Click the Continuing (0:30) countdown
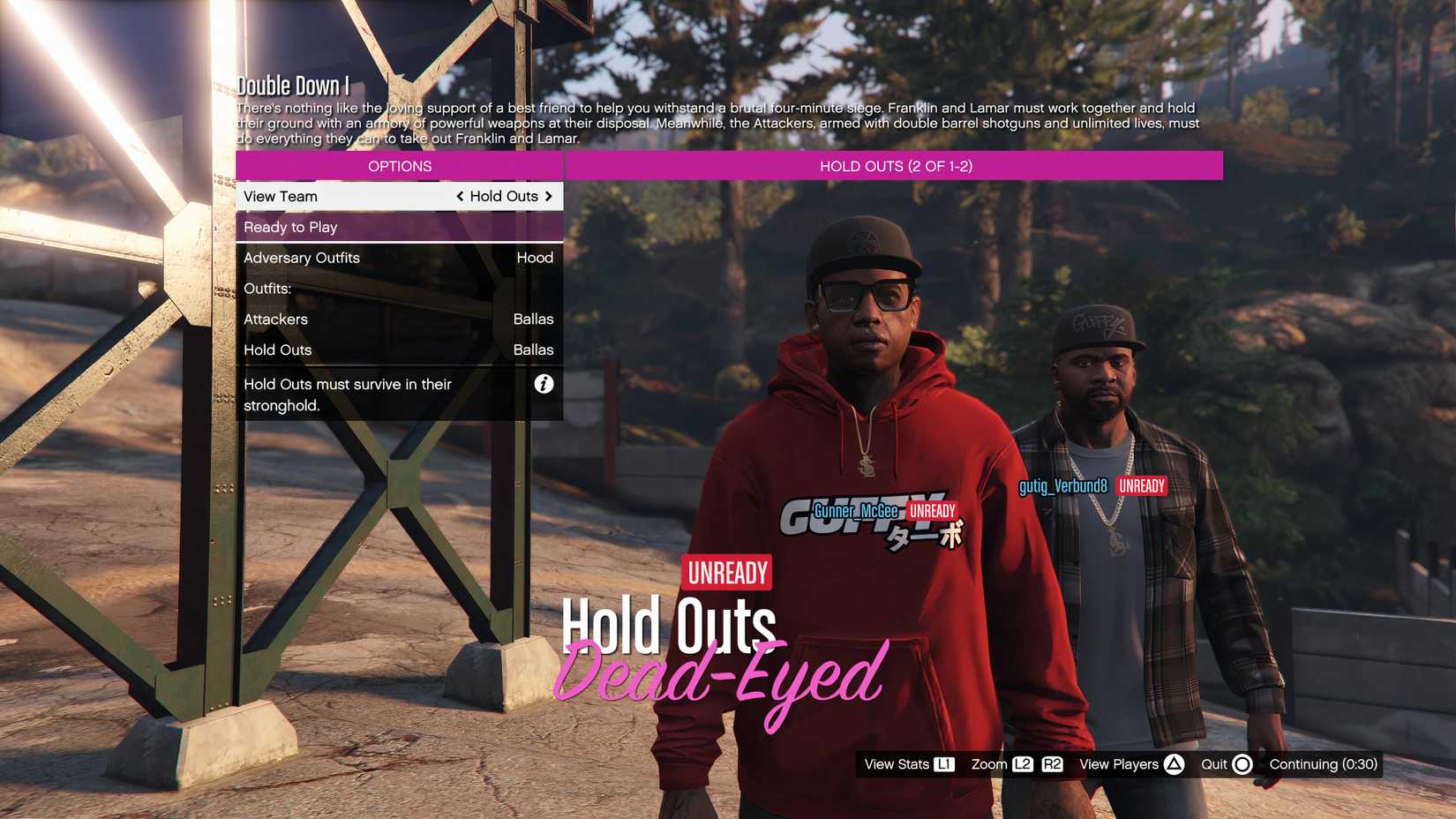The image size is (1456, 819). point(1325,764)
